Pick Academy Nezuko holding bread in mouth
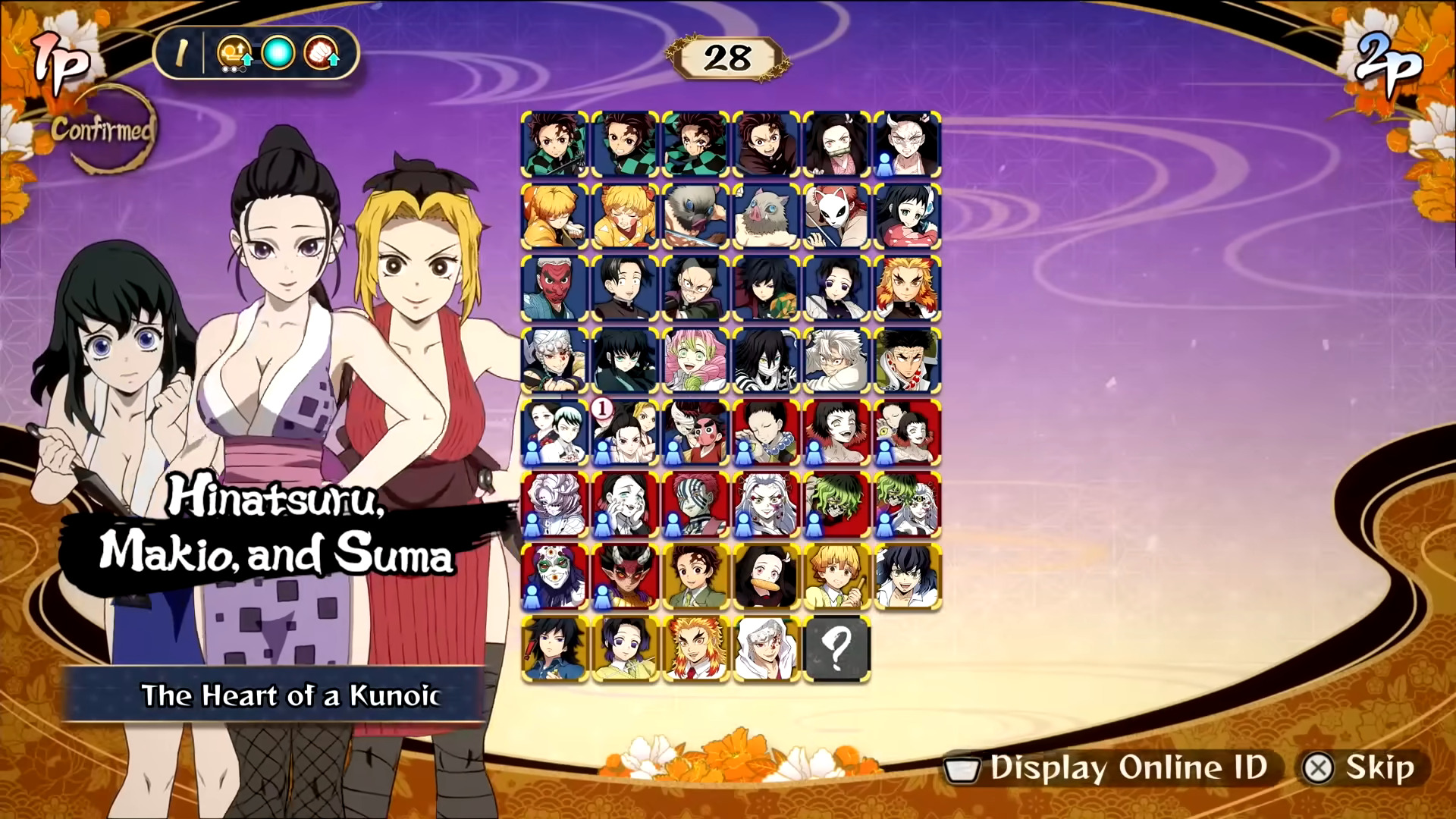 [x=766, y=576]
